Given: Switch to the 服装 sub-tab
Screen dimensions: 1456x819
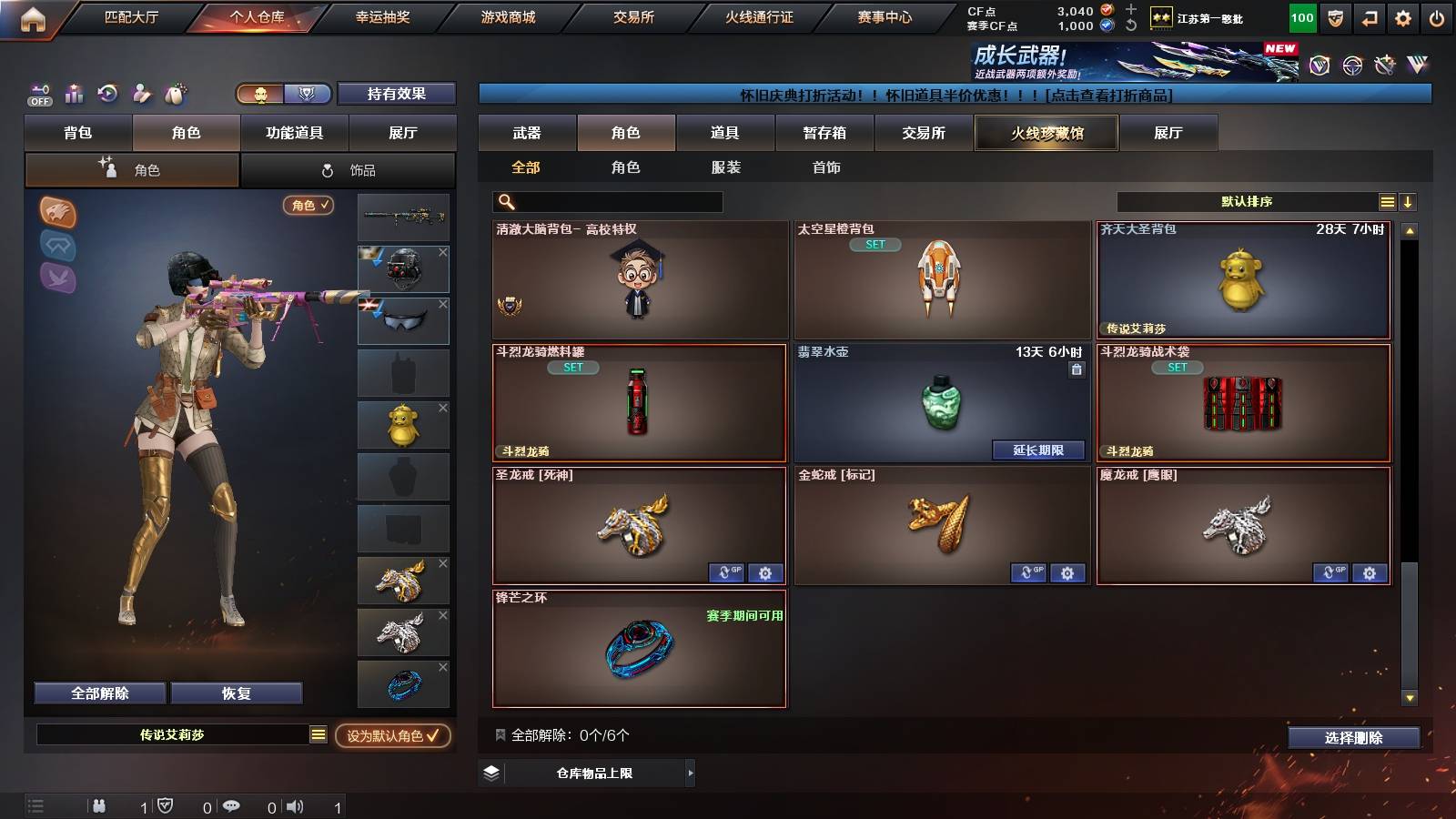Looking at the screenshot, I should pos(724,167).
